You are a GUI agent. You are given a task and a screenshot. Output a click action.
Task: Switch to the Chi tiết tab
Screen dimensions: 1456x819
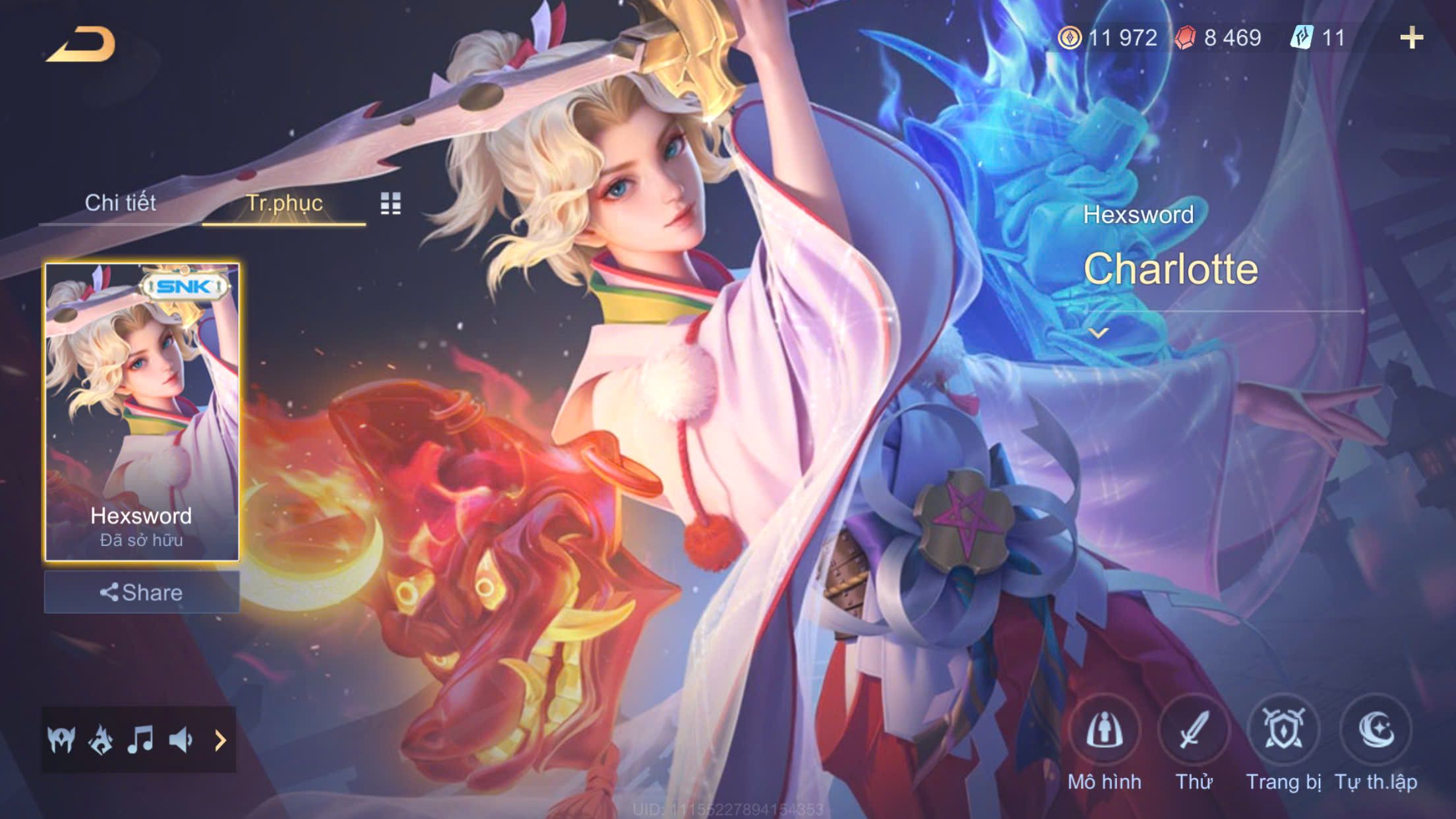pos(120,203)
